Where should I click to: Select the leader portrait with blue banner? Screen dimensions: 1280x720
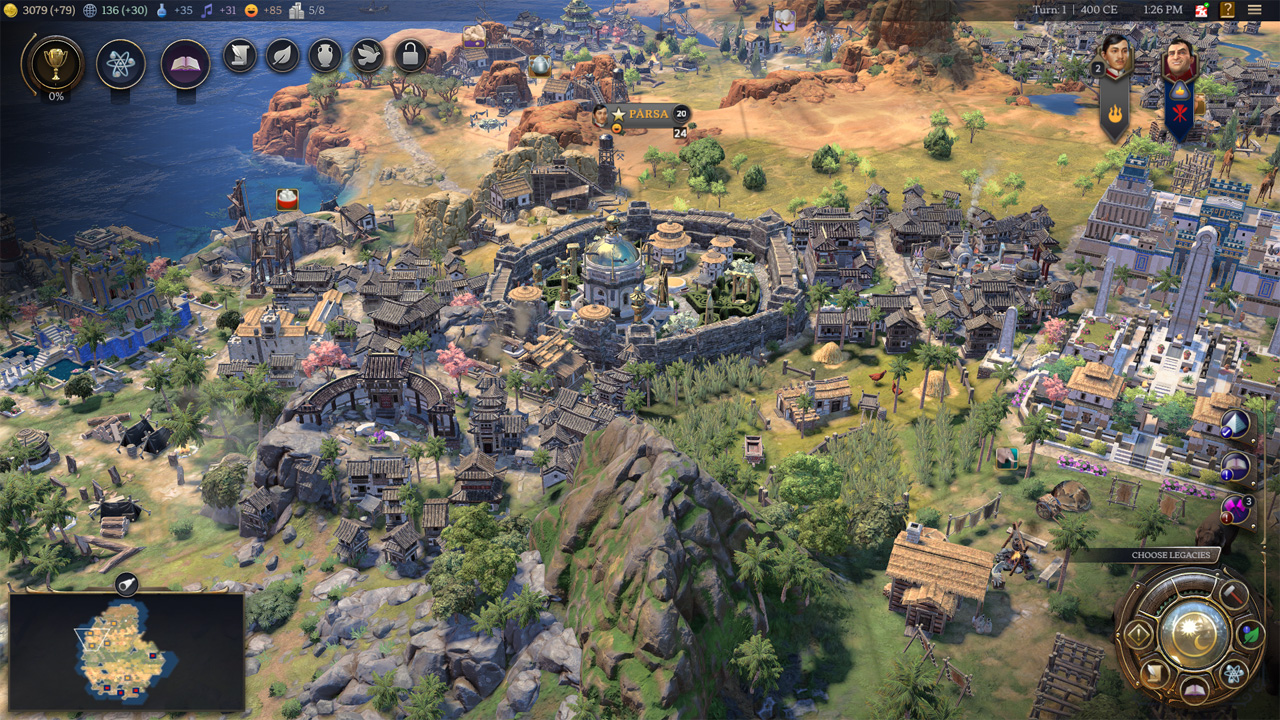point(1179,64)
